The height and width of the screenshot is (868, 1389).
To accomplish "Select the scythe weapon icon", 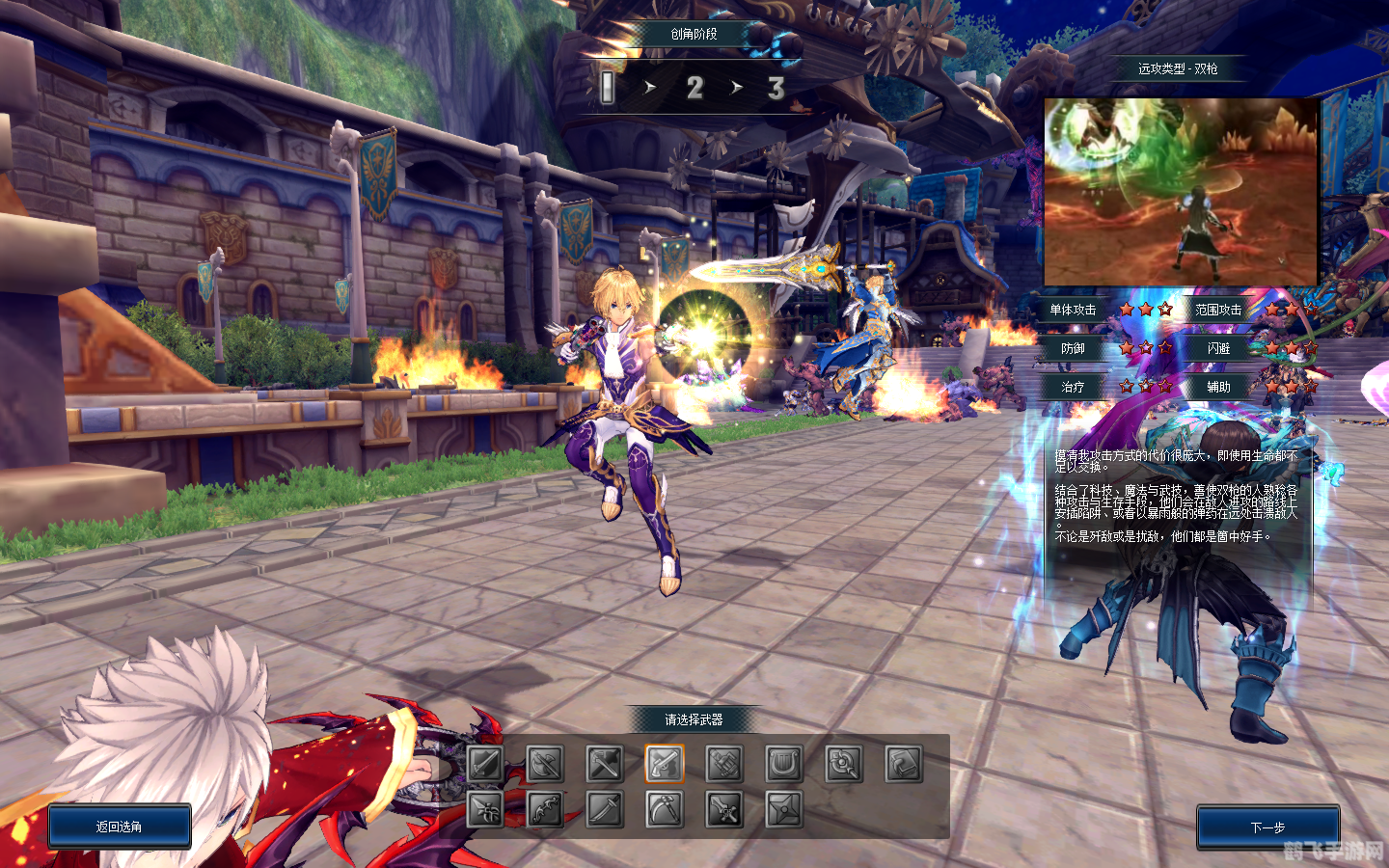I will coord(665,809).
